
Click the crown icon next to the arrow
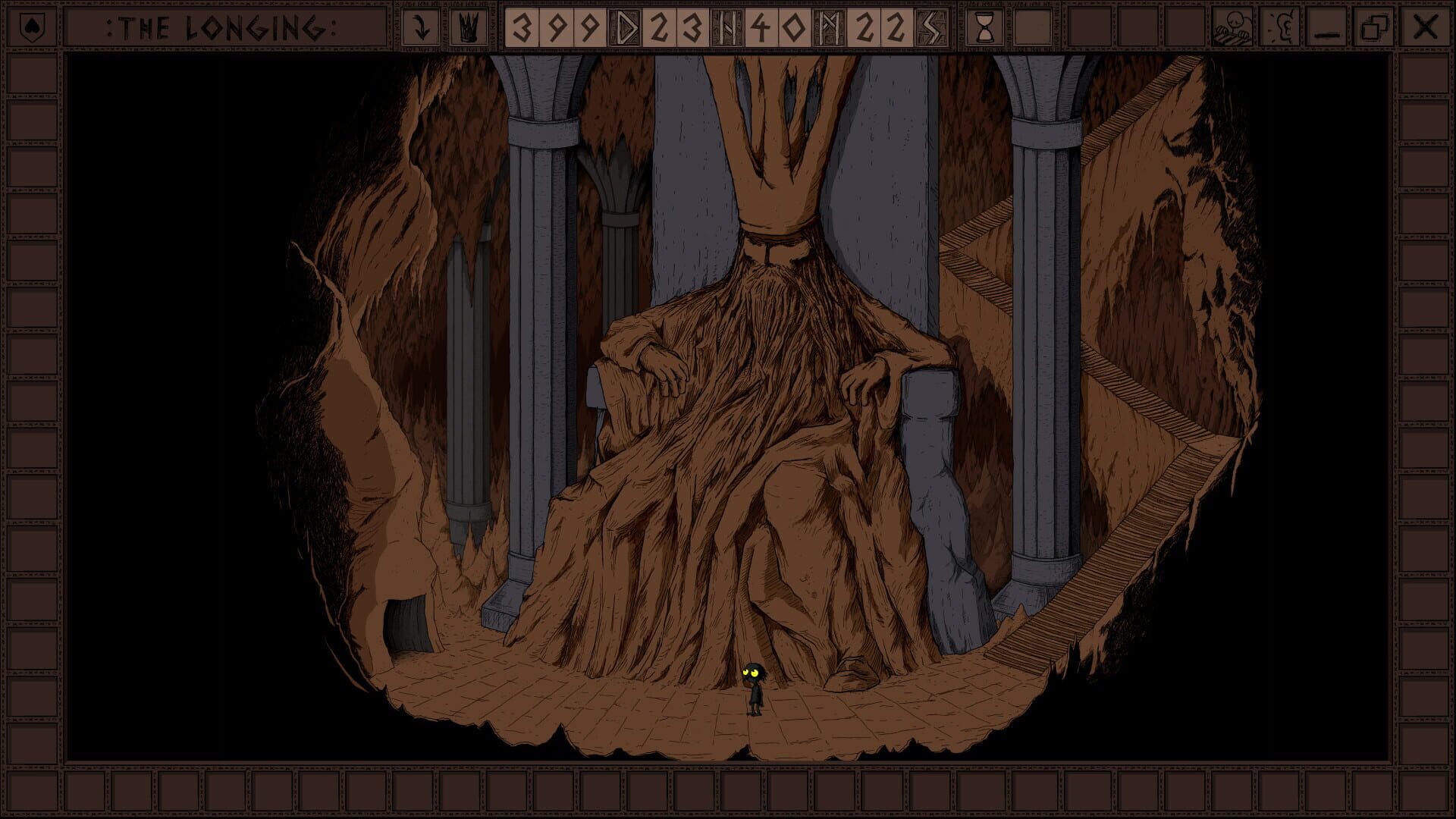click(x=468, y=26)
